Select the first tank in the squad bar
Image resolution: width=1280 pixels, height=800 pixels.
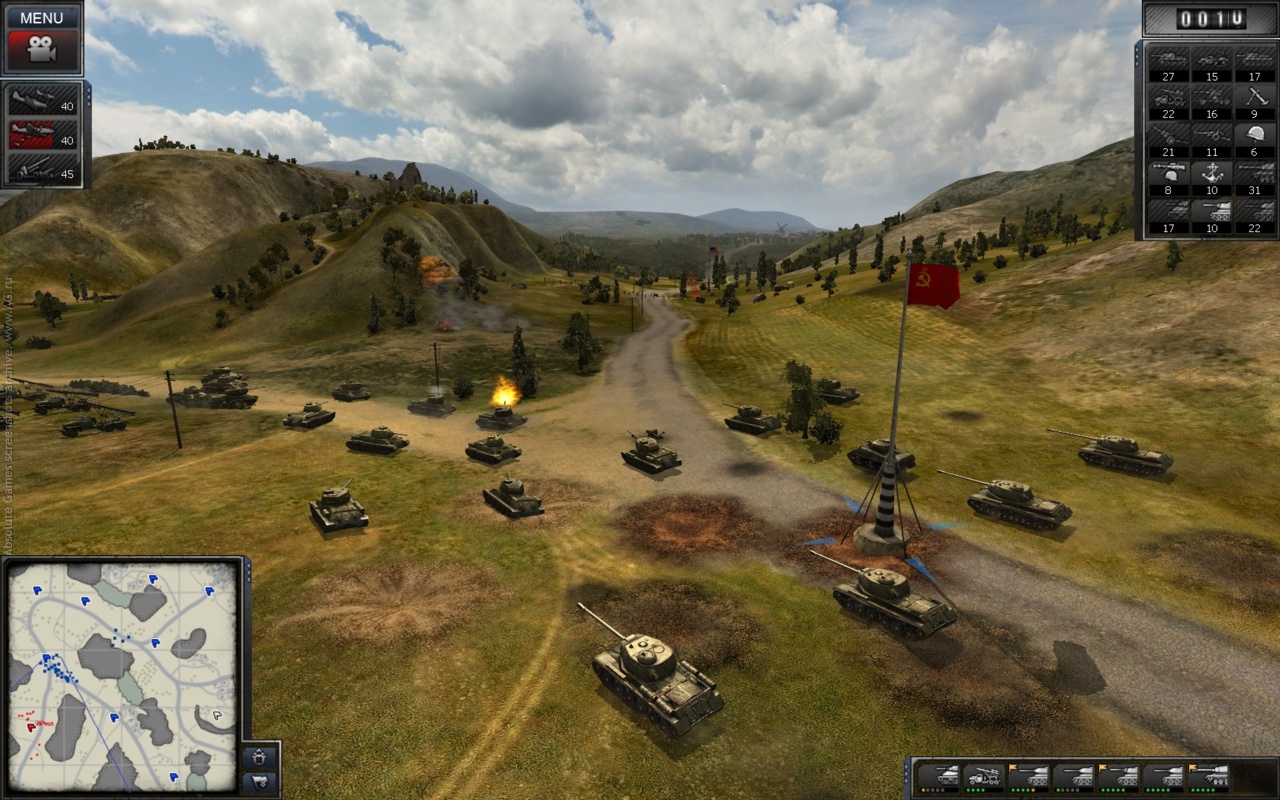coord(938,777)
